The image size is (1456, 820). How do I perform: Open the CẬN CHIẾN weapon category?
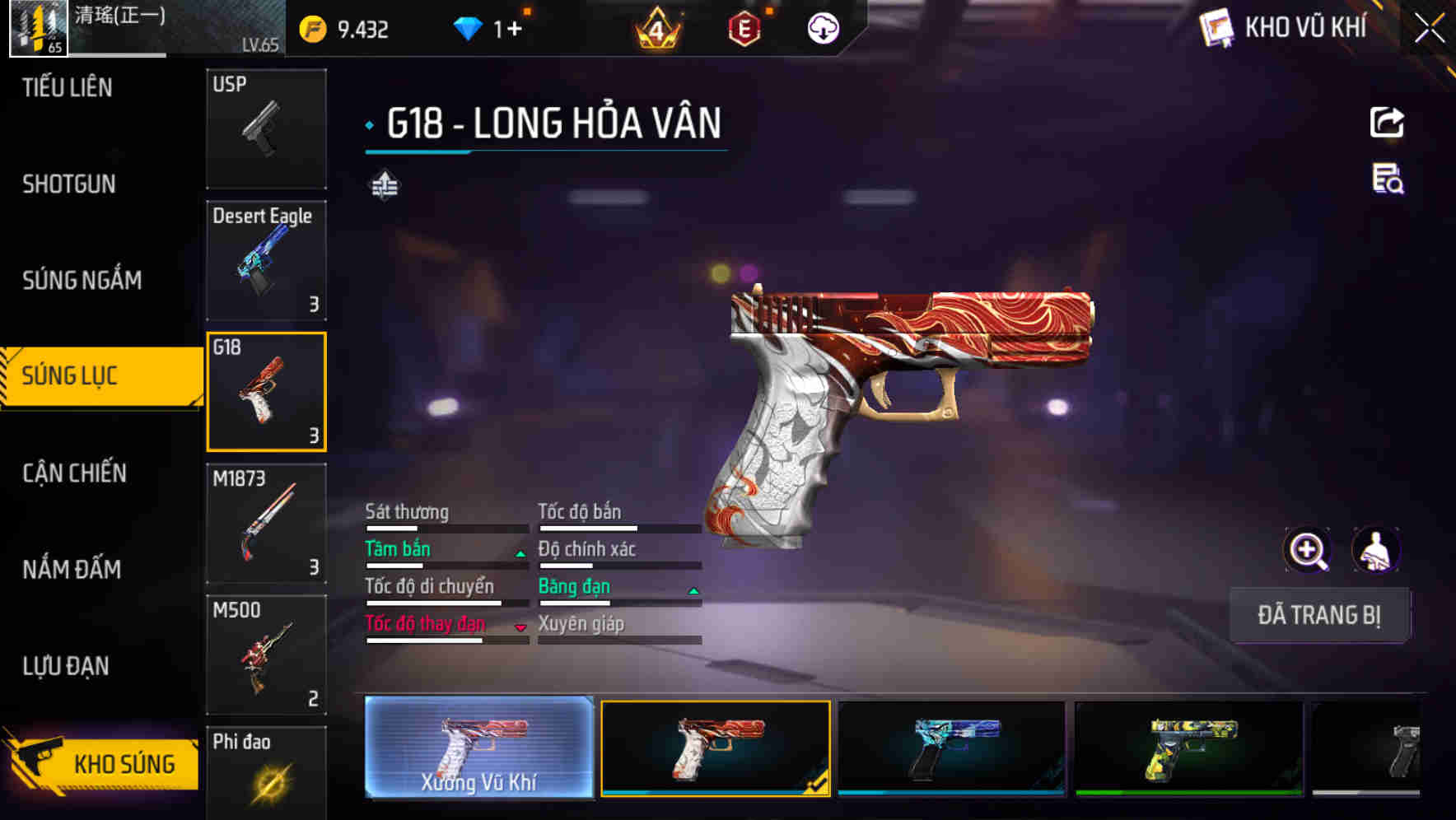point(74,473)
